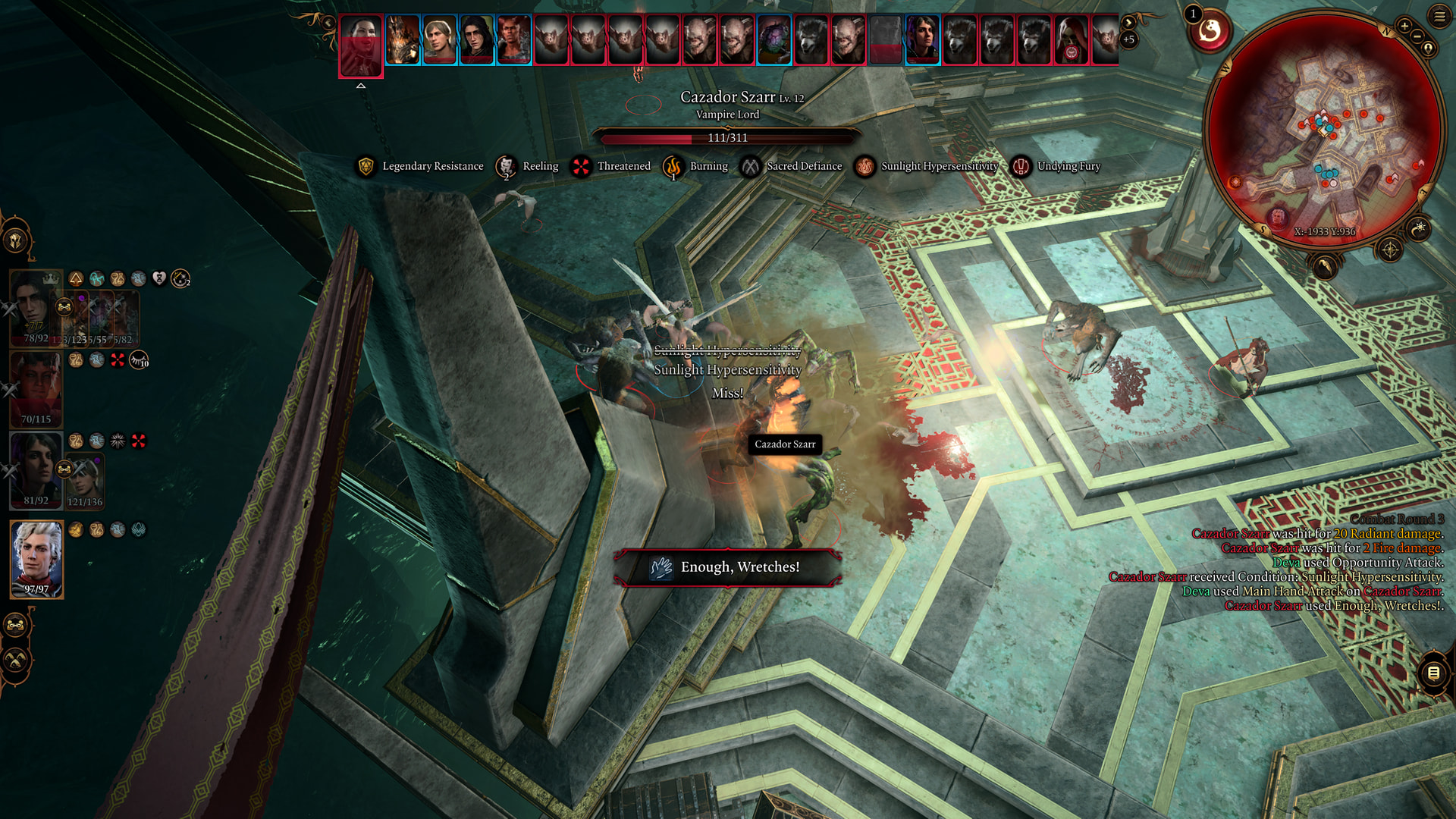Image resolution: width=1456 pixels, height=819 pixels.
Task: Select the white-haired party member portrait
Action: 36,559
